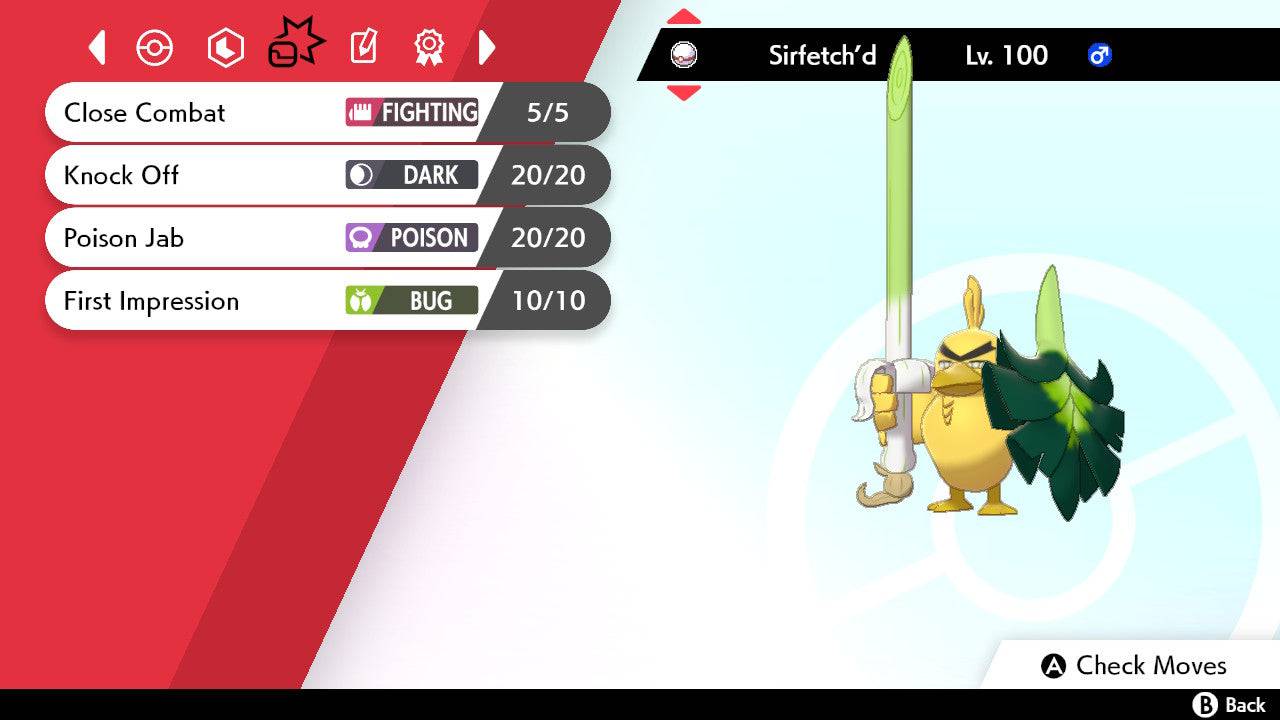Select the hexagon stats tab icon

(225, 46)
